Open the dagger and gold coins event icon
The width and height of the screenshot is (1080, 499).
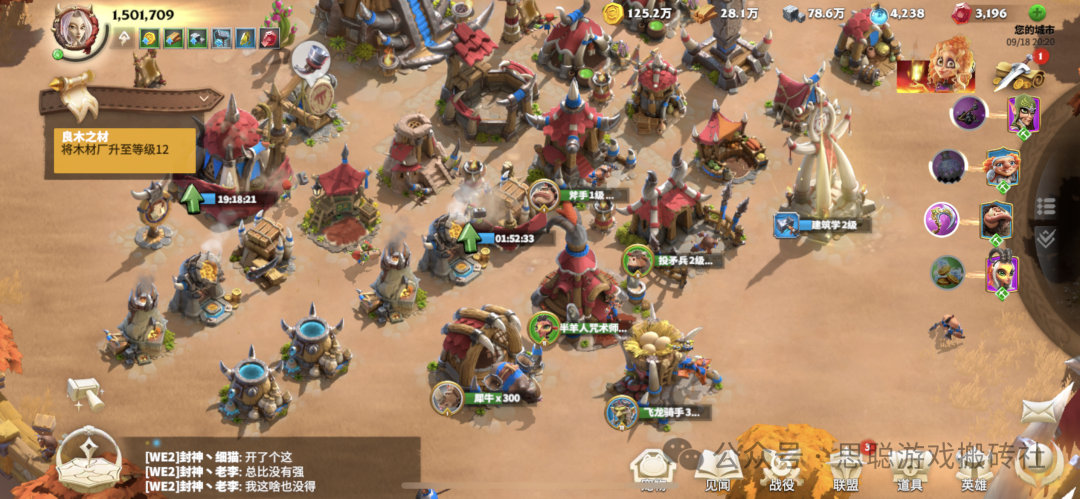tap(1018, 72)
